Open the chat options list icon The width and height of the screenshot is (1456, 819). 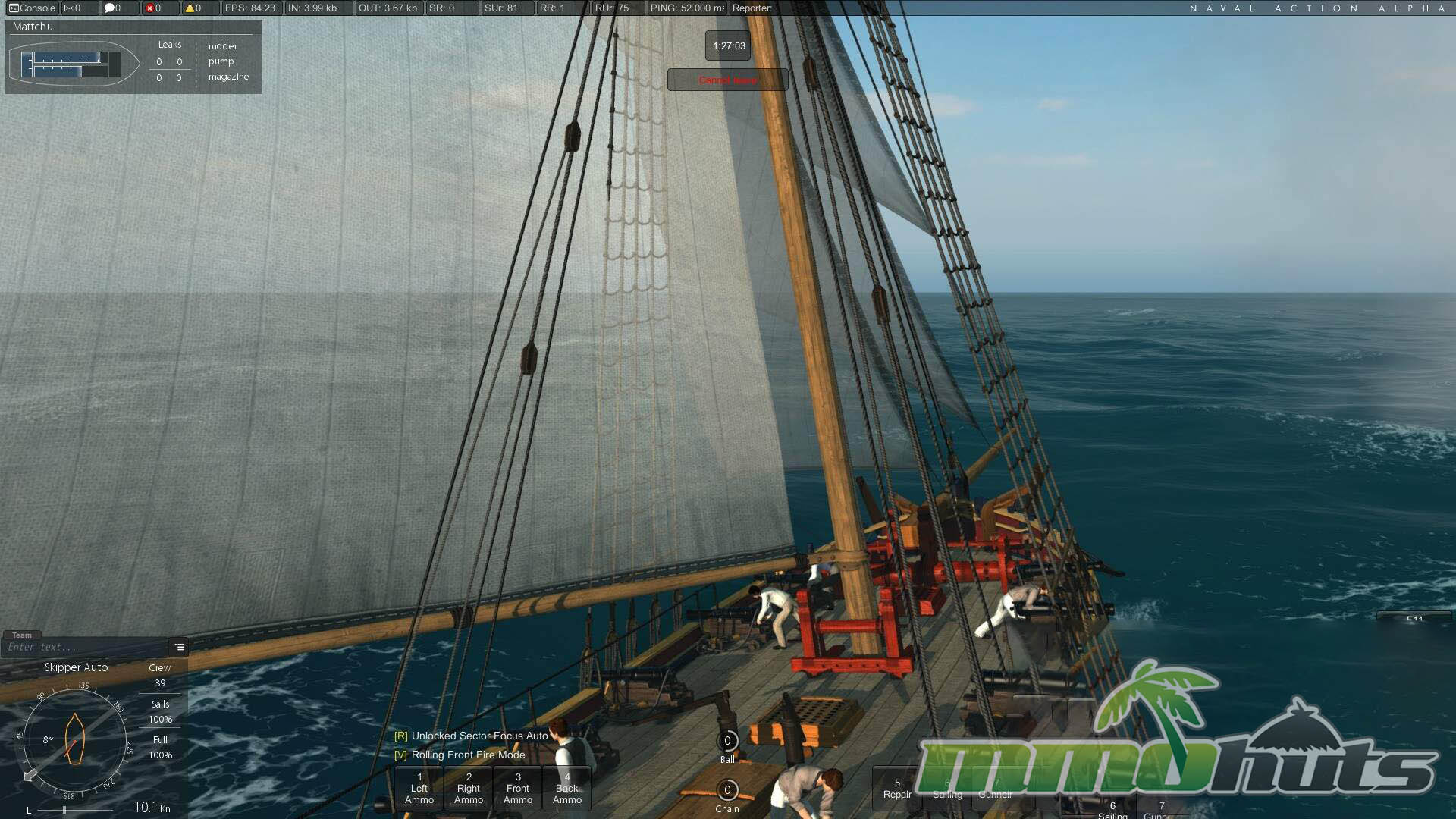click(180, 647)
